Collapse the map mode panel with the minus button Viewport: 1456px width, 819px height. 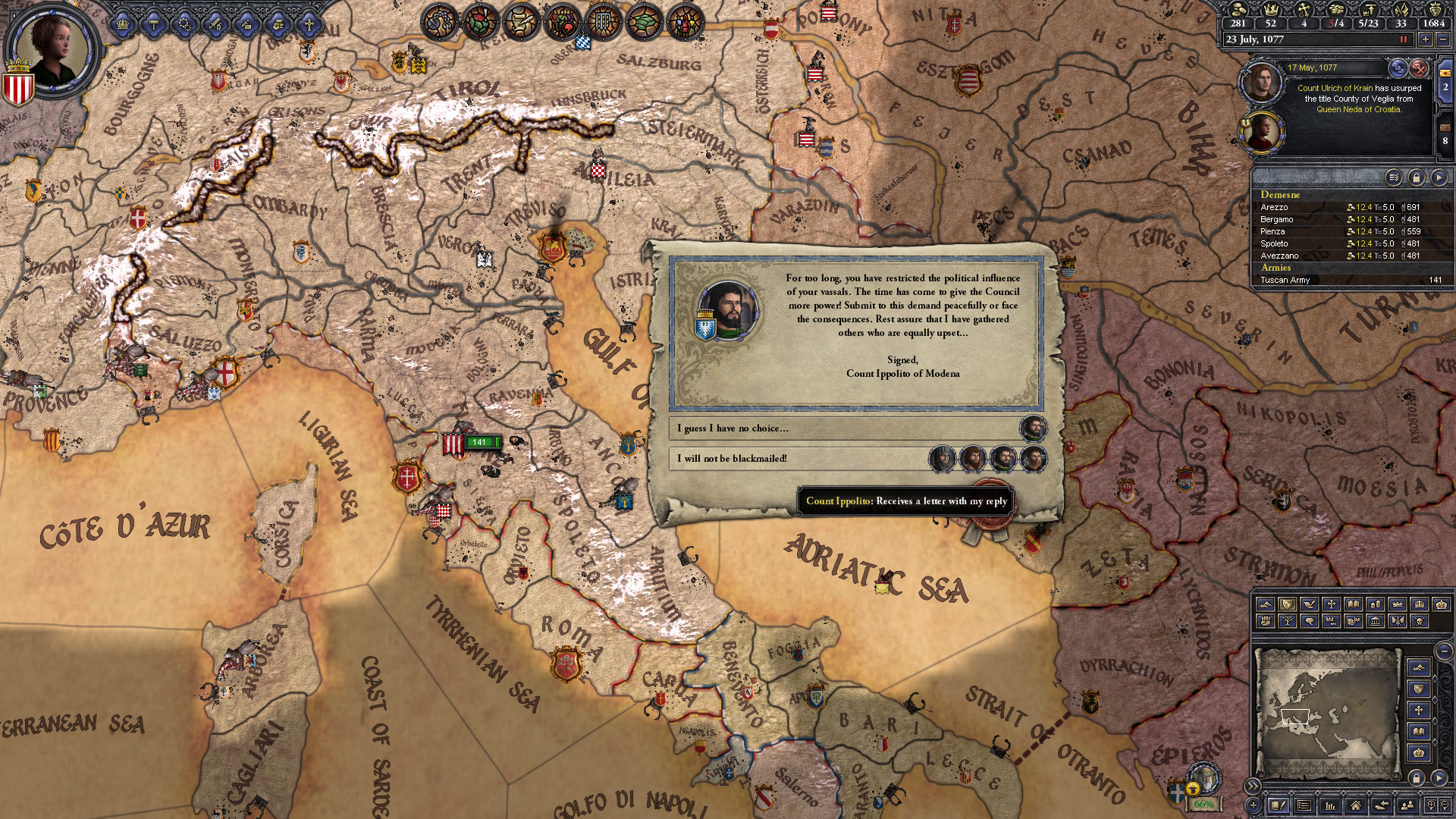tap(1443, 651)
